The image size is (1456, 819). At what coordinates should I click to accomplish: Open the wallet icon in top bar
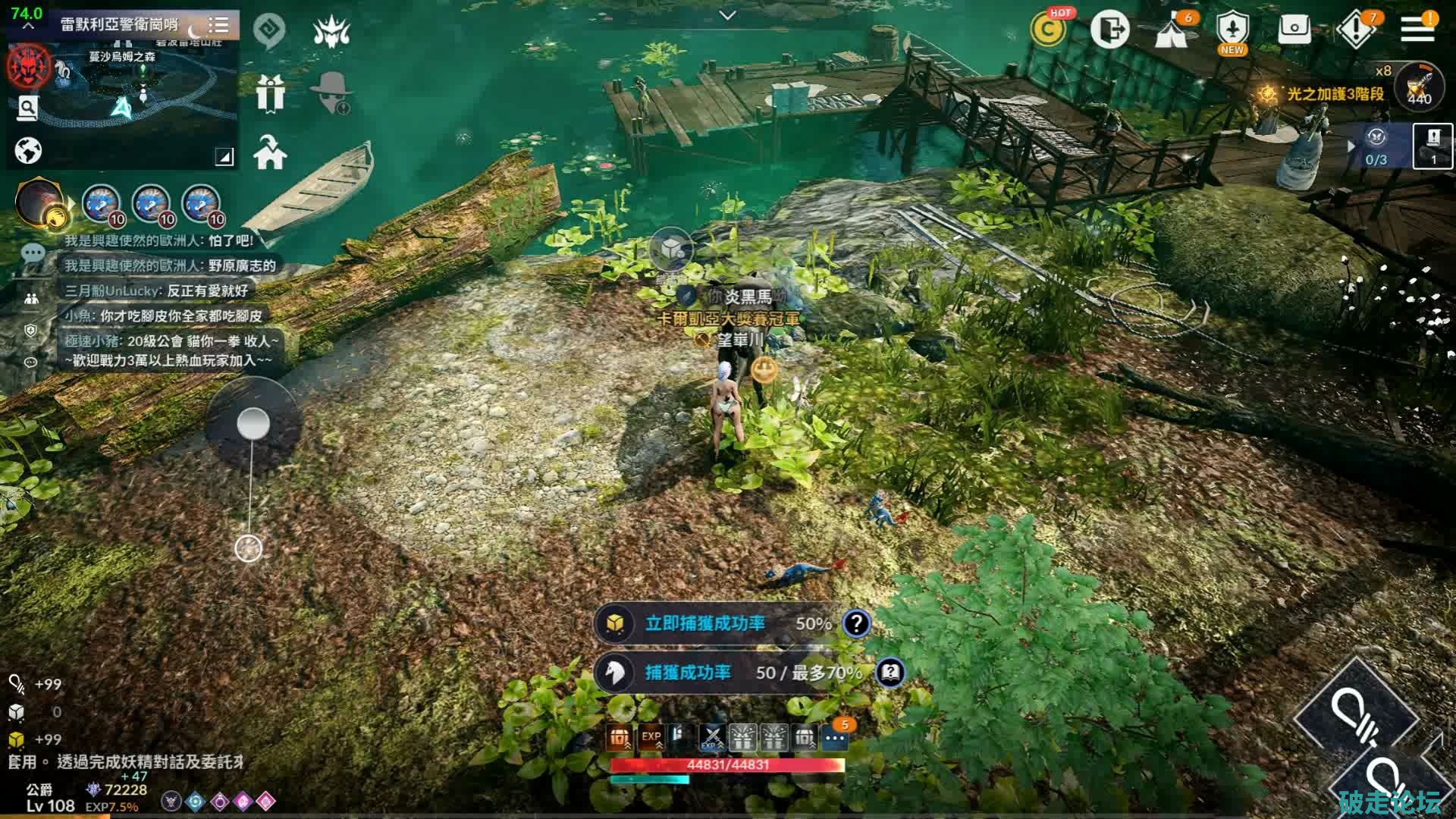tap(1294, 30)
